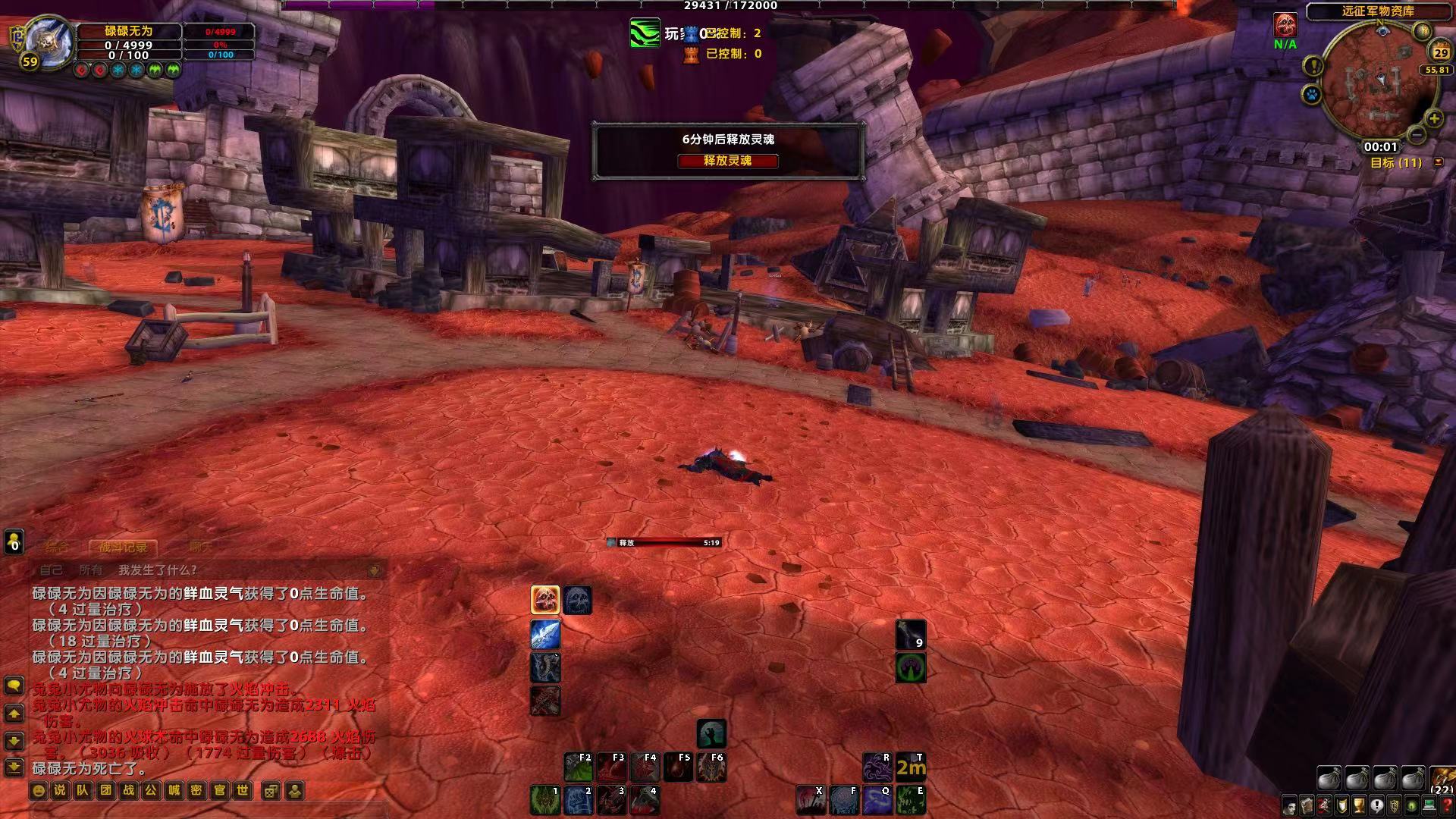Click the dice roll button
This screenshot has width=1456, height=819.
coord(270,791)
